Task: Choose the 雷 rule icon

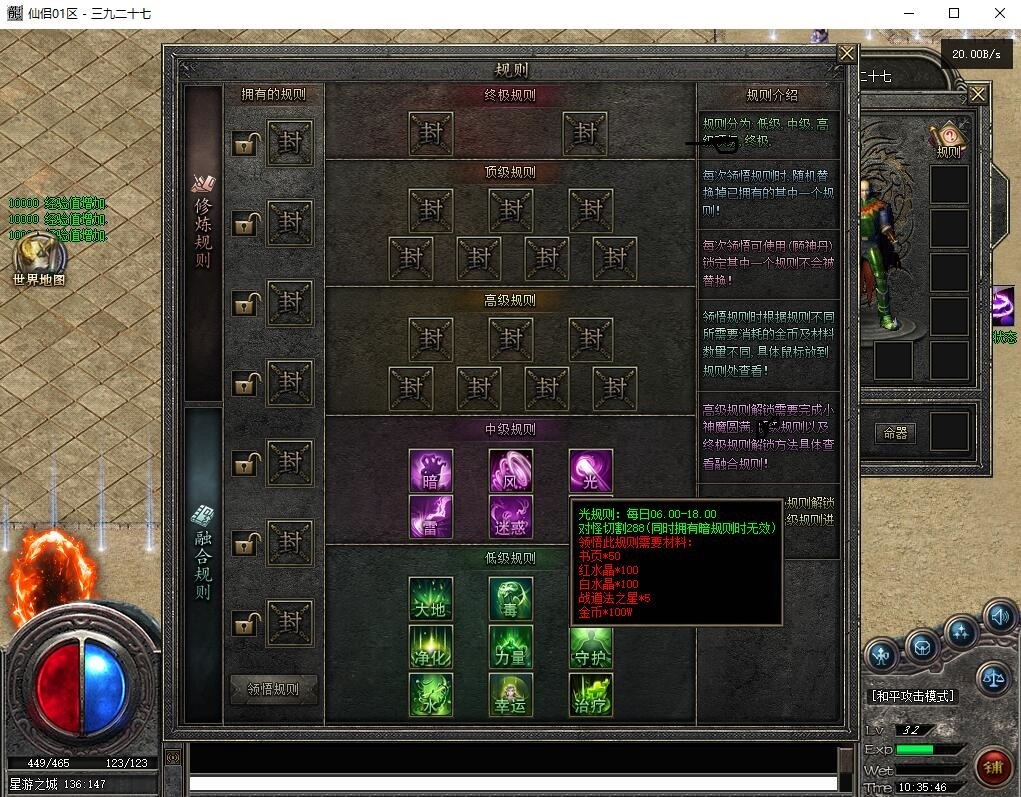Action: [431, 517]
